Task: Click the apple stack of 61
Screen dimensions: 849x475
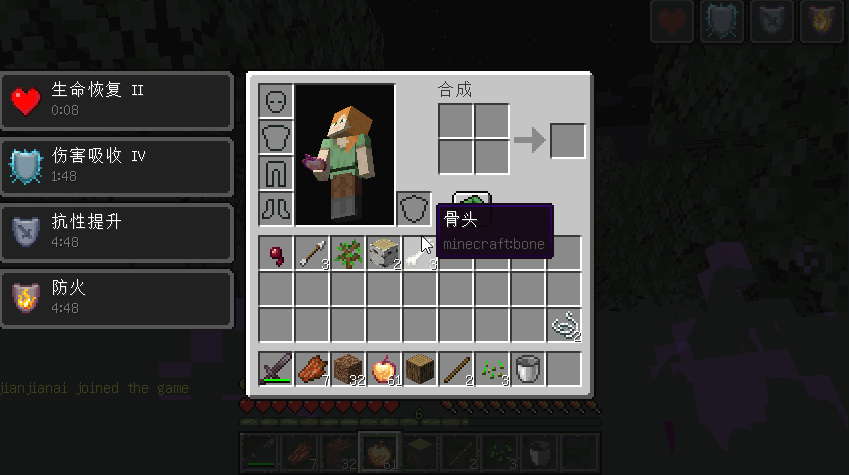Action: [384, 370]
